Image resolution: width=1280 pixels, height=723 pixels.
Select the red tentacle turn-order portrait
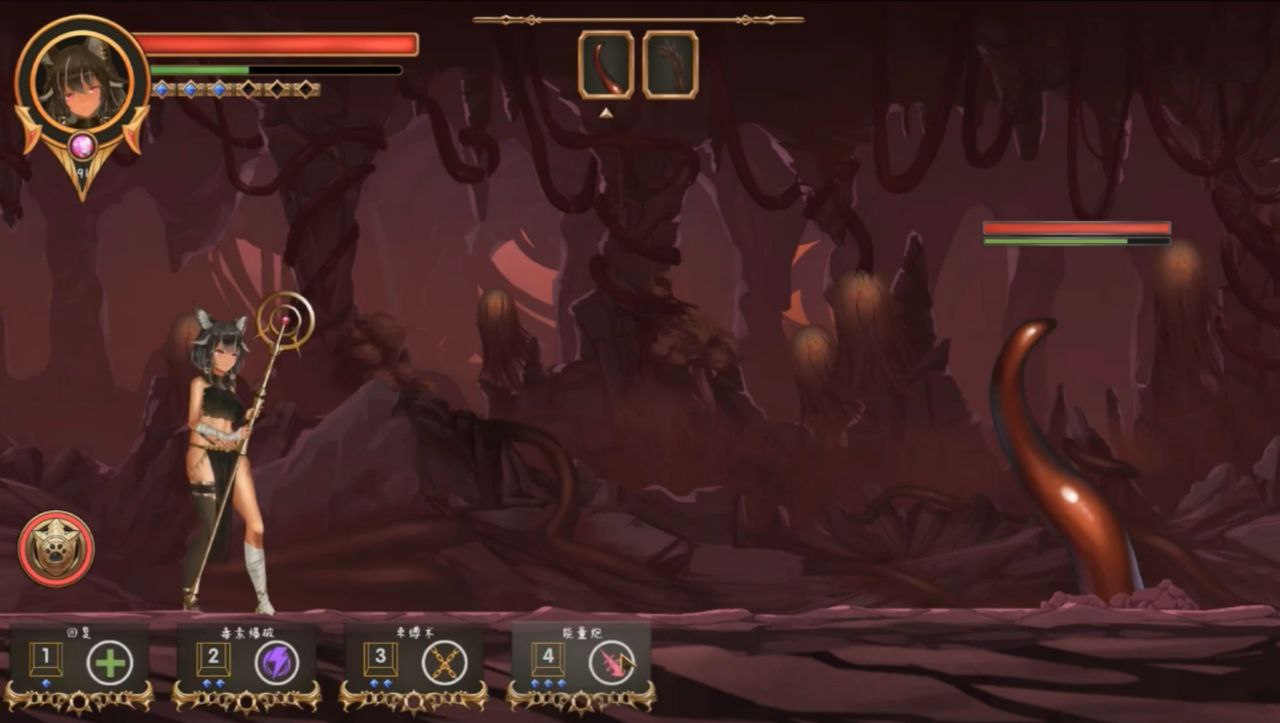tap(606, 65)
